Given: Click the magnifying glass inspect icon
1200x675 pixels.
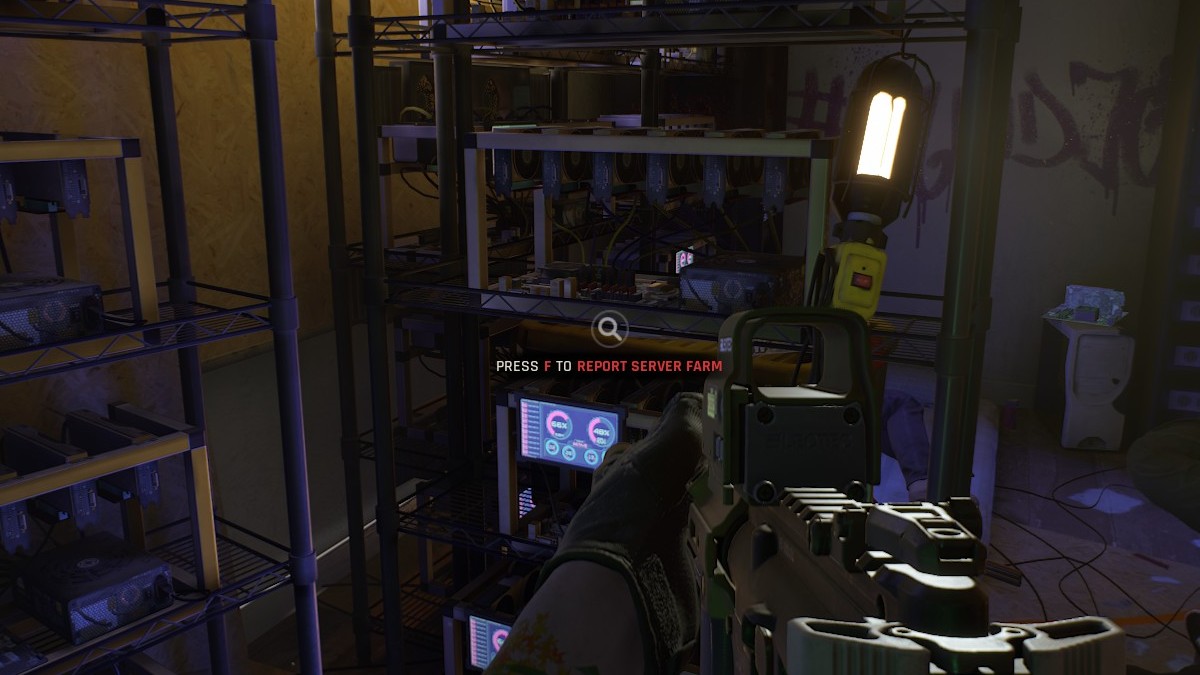Looking at the screenshot, I should pos(609,327).
